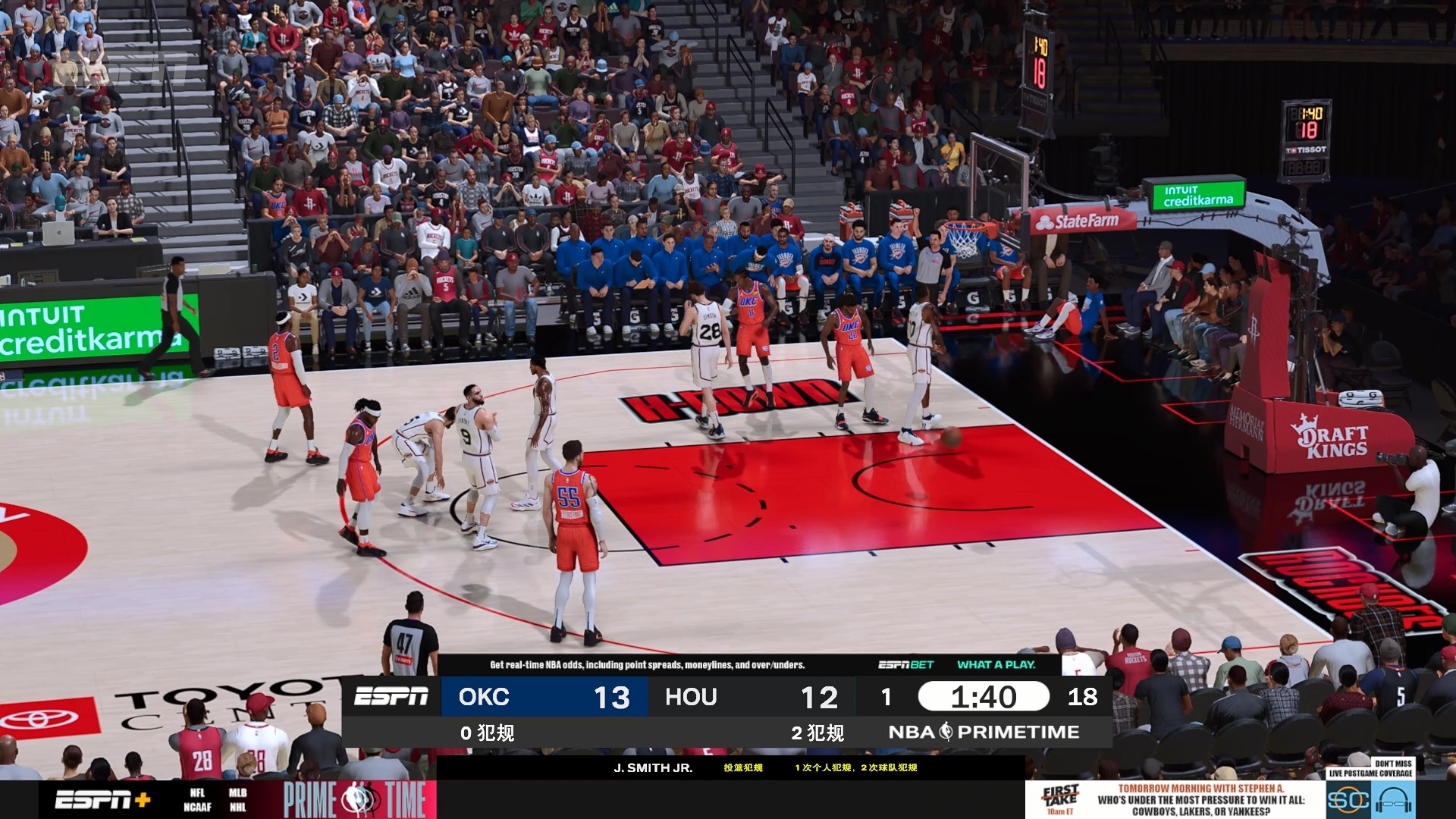Click the NBA logo beside PRIMETIME
Screen dimensions: 1456x819
948,732
